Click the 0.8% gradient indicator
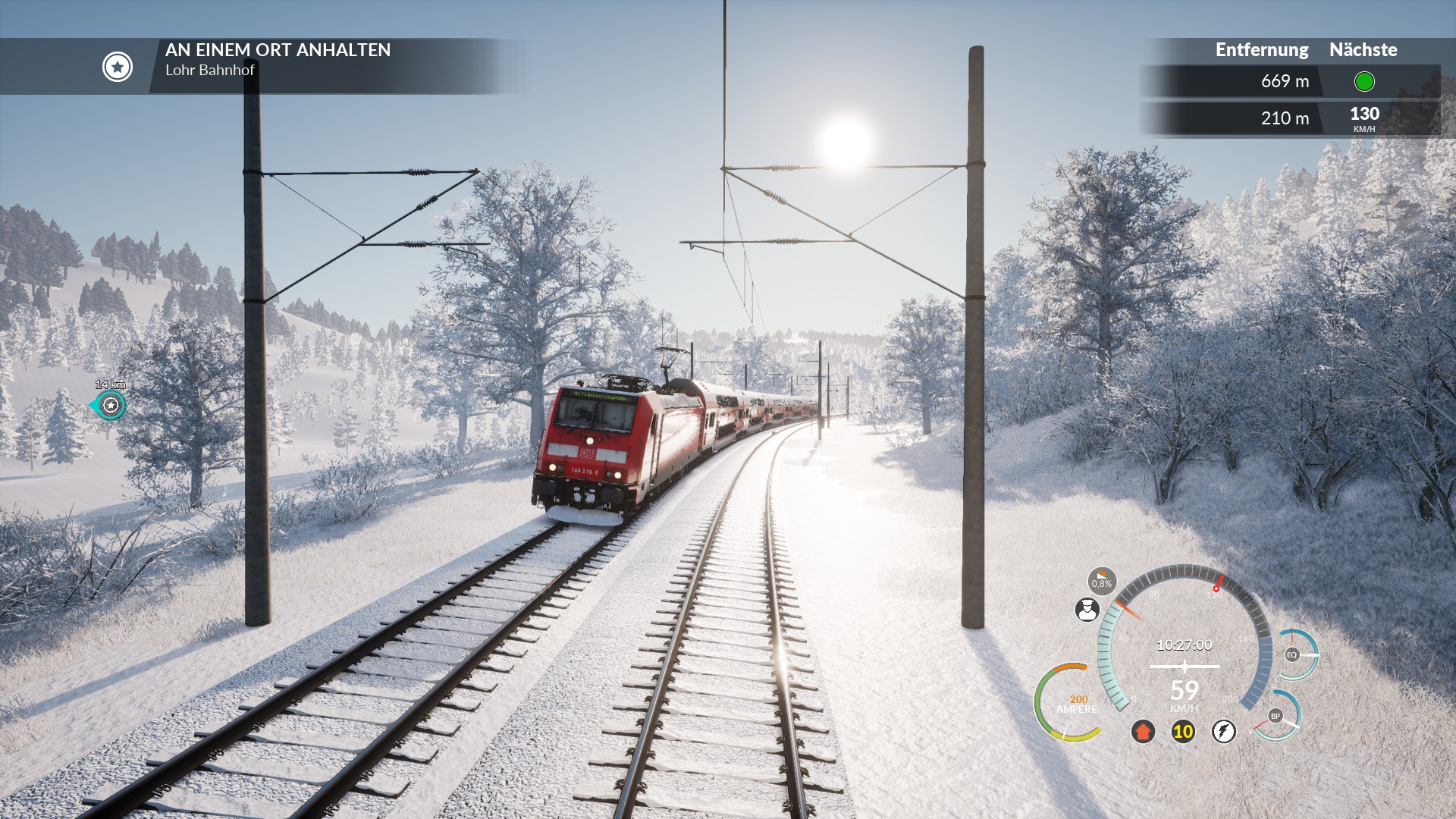The height and width of the screenshot is (819, 1456). (x=1102, y=582)
